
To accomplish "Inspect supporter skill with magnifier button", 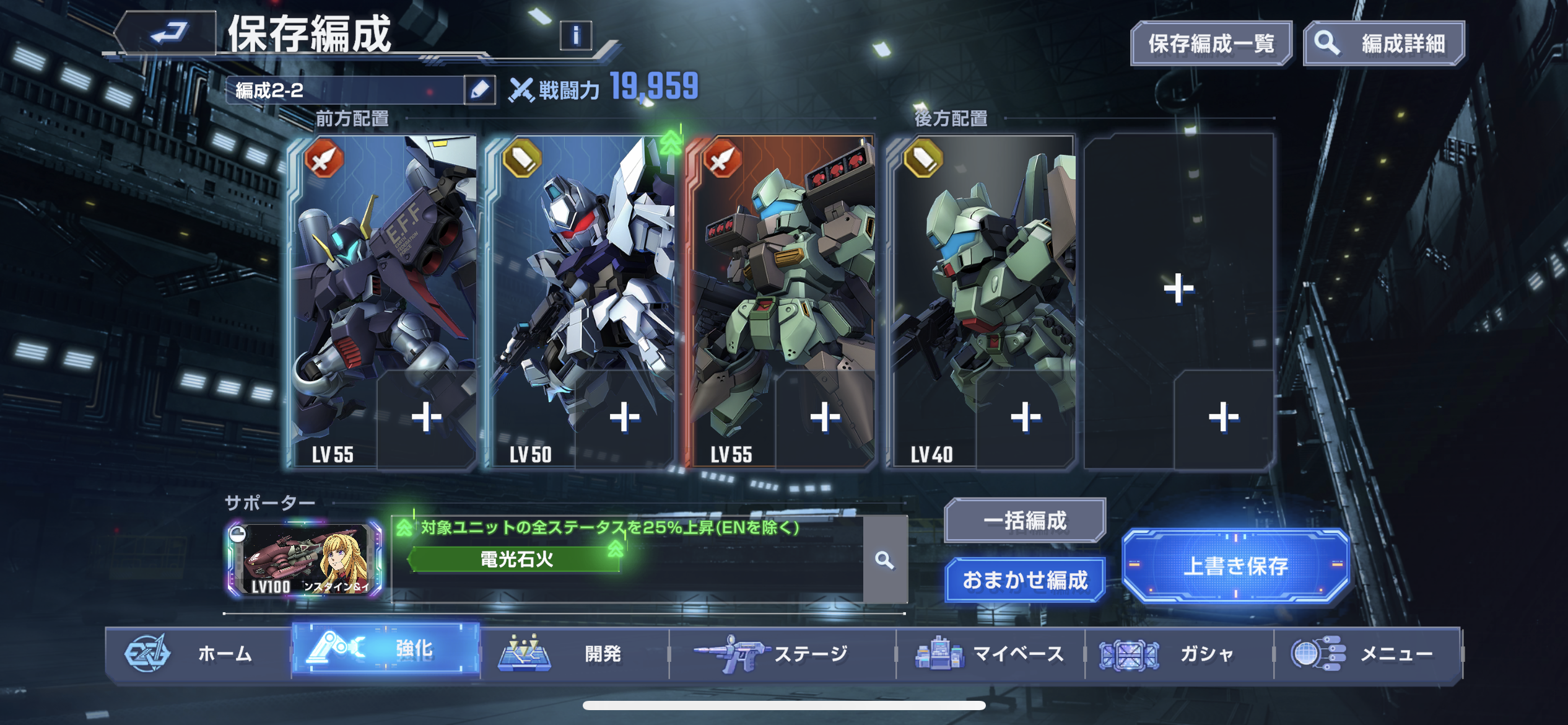I will click(885, 560).
